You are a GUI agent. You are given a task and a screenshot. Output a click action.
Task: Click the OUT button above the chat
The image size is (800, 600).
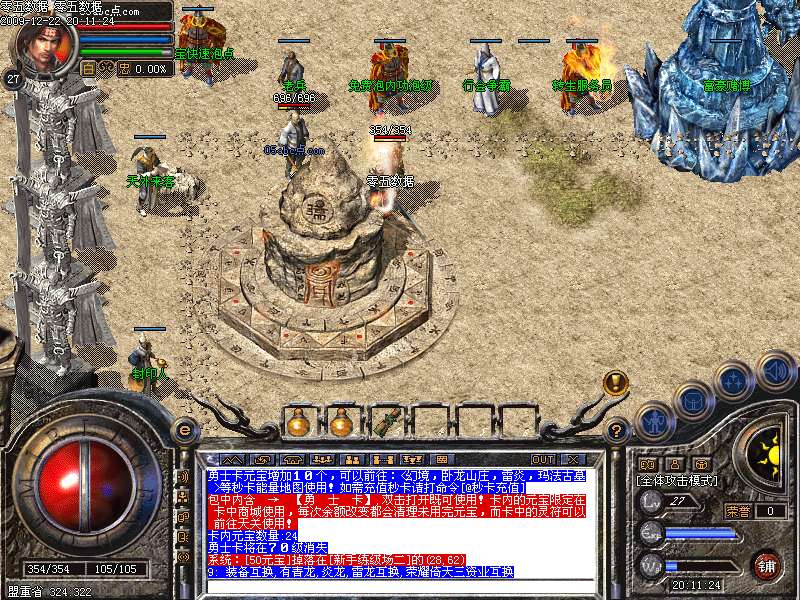tap(544, 459)
